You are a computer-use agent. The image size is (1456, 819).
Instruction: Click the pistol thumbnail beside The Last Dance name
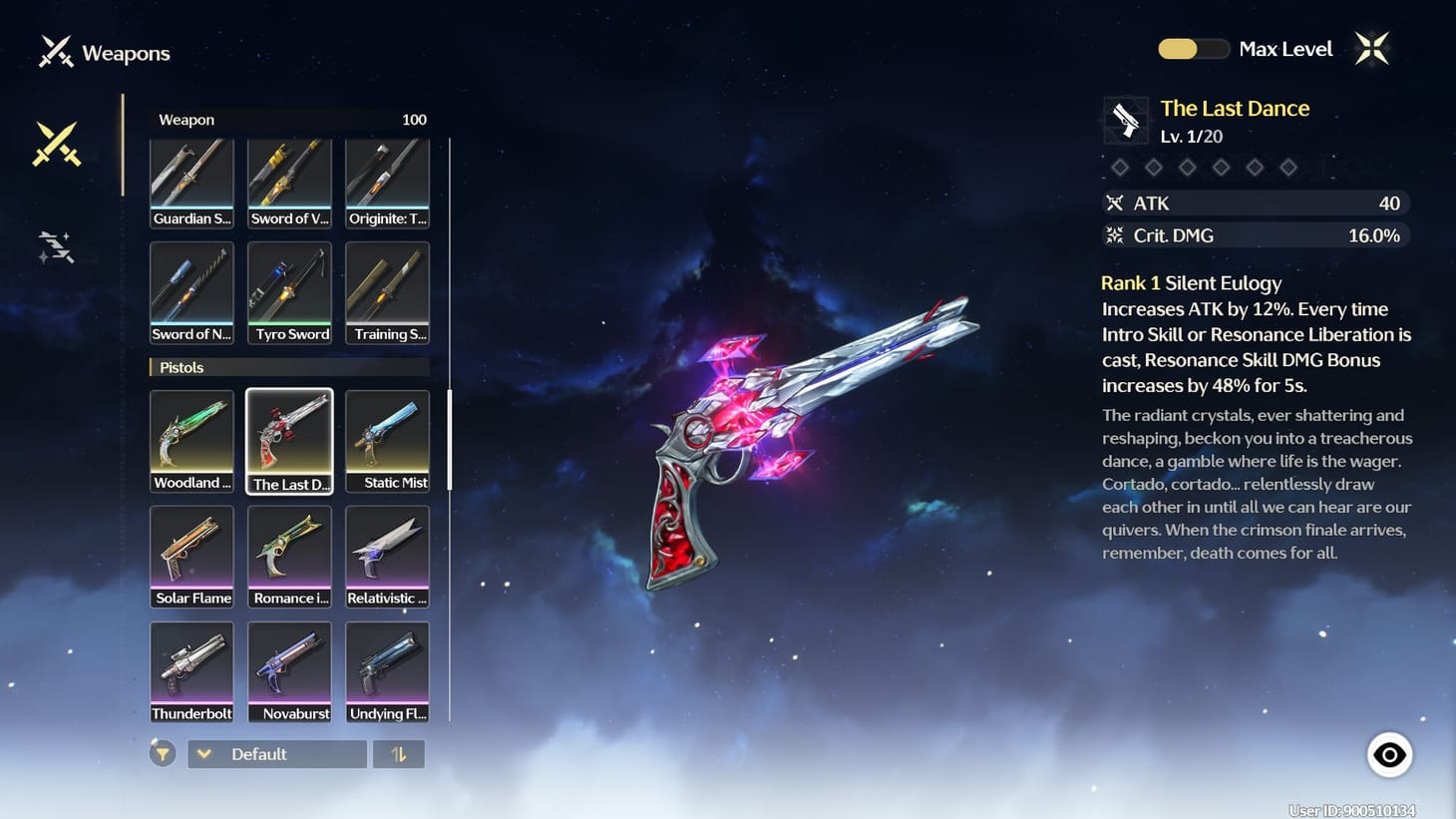pyautogui.click(x=1125, y=120)
